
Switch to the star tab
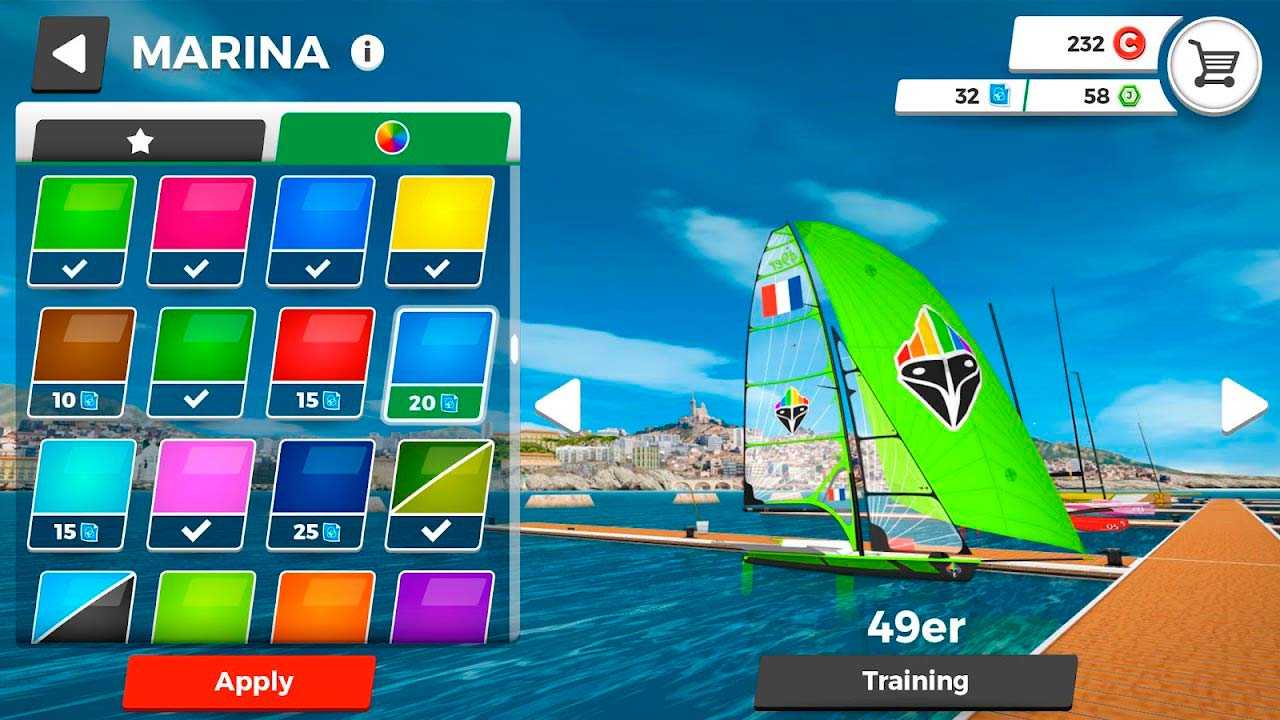tap(141, 141)
